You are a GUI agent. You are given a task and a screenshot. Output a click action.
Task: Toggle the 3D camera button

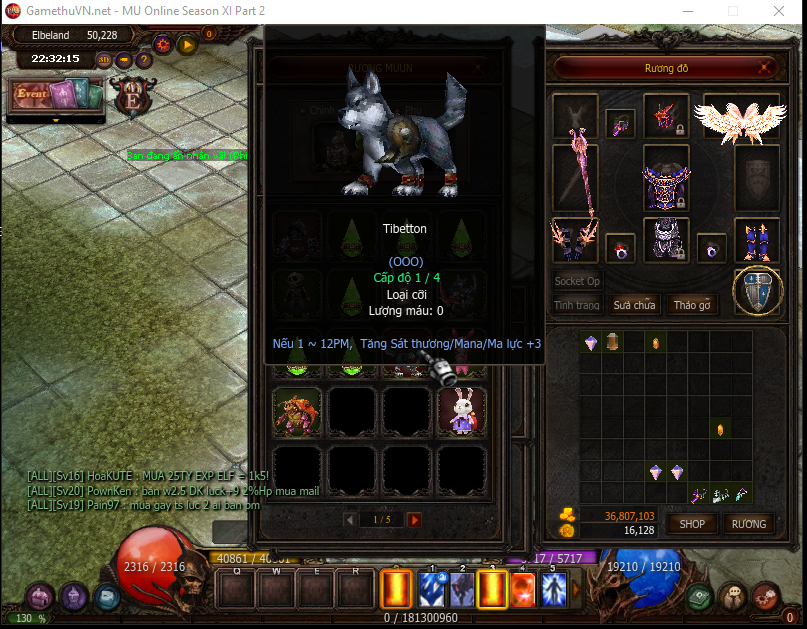[105, 59]
